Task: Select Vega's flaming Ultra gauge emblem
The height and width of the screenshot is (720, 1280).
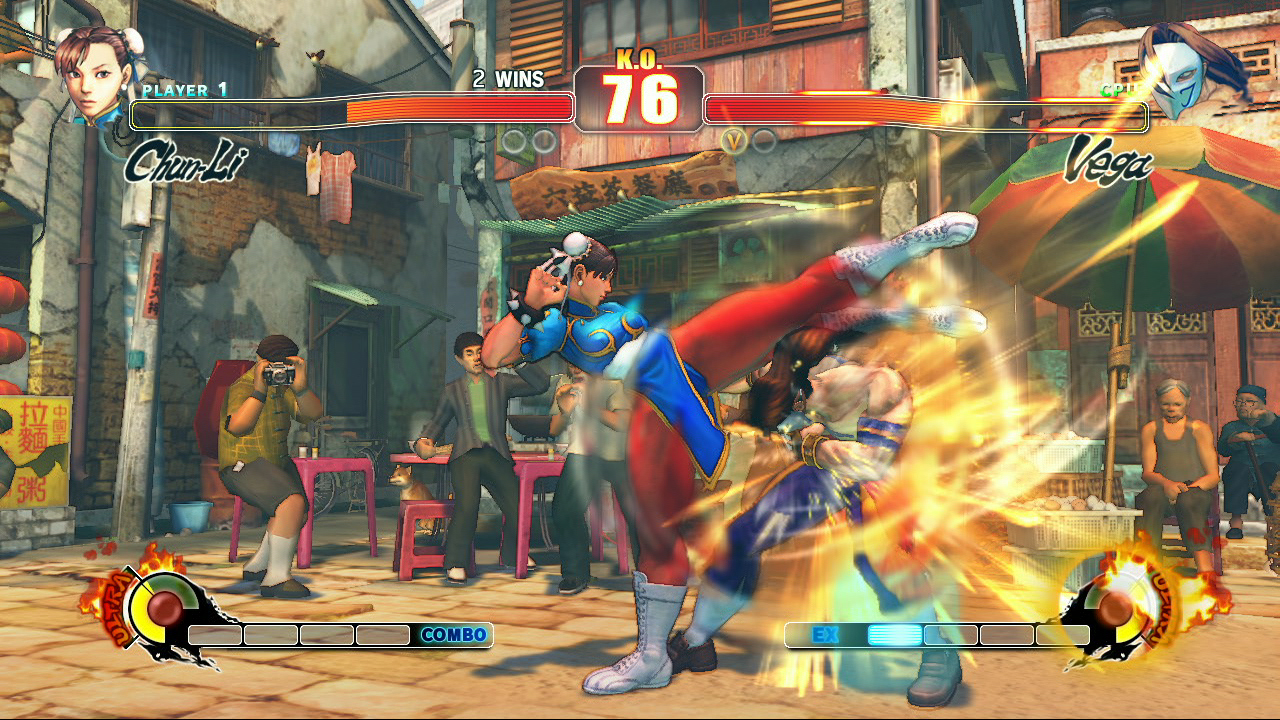Action: coord(1117,607)
